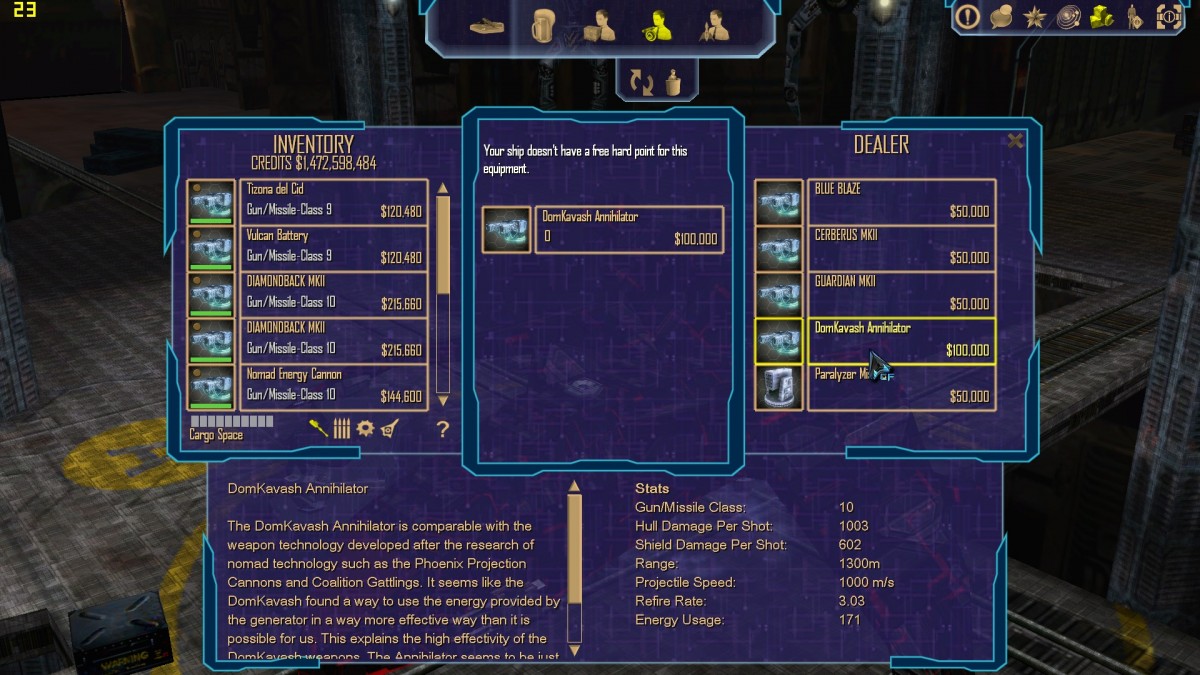Visit the bar via beer mug icon

click(544, 25)
